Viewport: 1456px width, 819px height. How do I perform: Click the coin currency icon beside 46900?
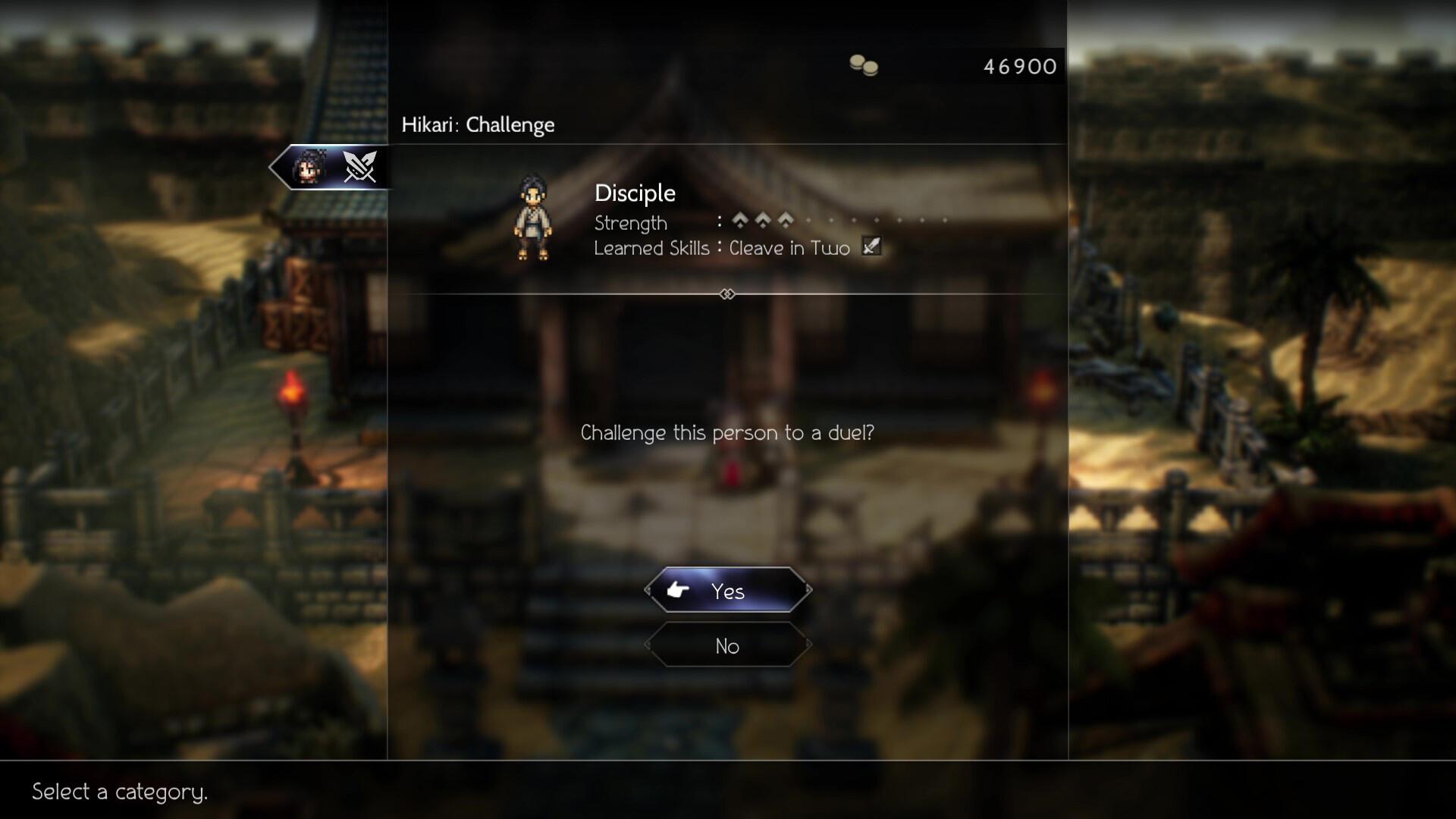[x=864, y=66]
